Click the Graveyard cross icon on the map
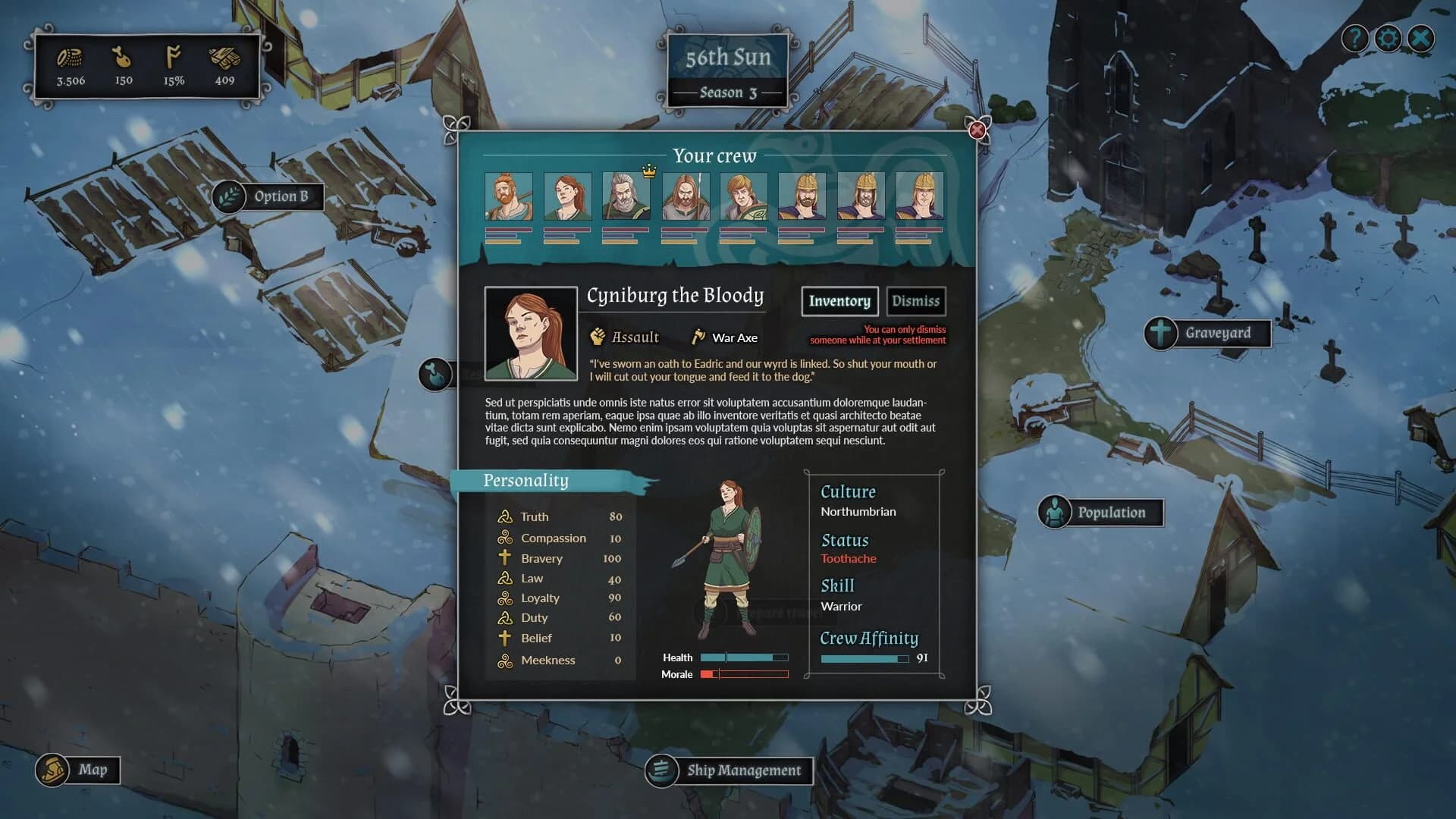The height and width of the screenshot is (819, 1456). coord(1159,333)
